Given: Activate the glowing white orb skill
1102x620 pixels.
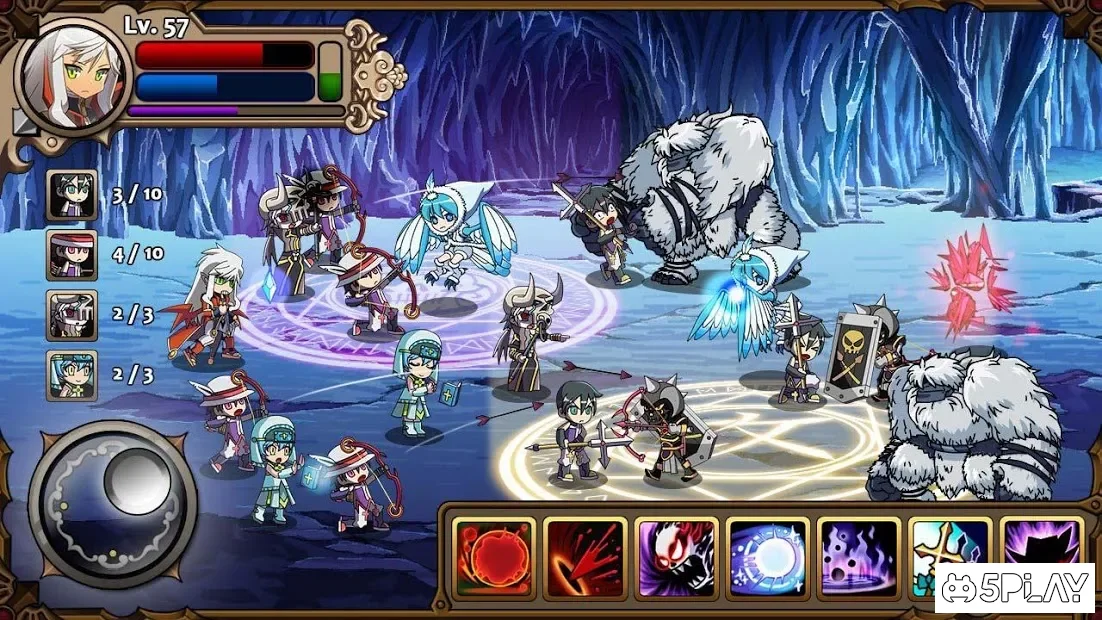Looking at the screenshot, I should click(x=767, y=557).
